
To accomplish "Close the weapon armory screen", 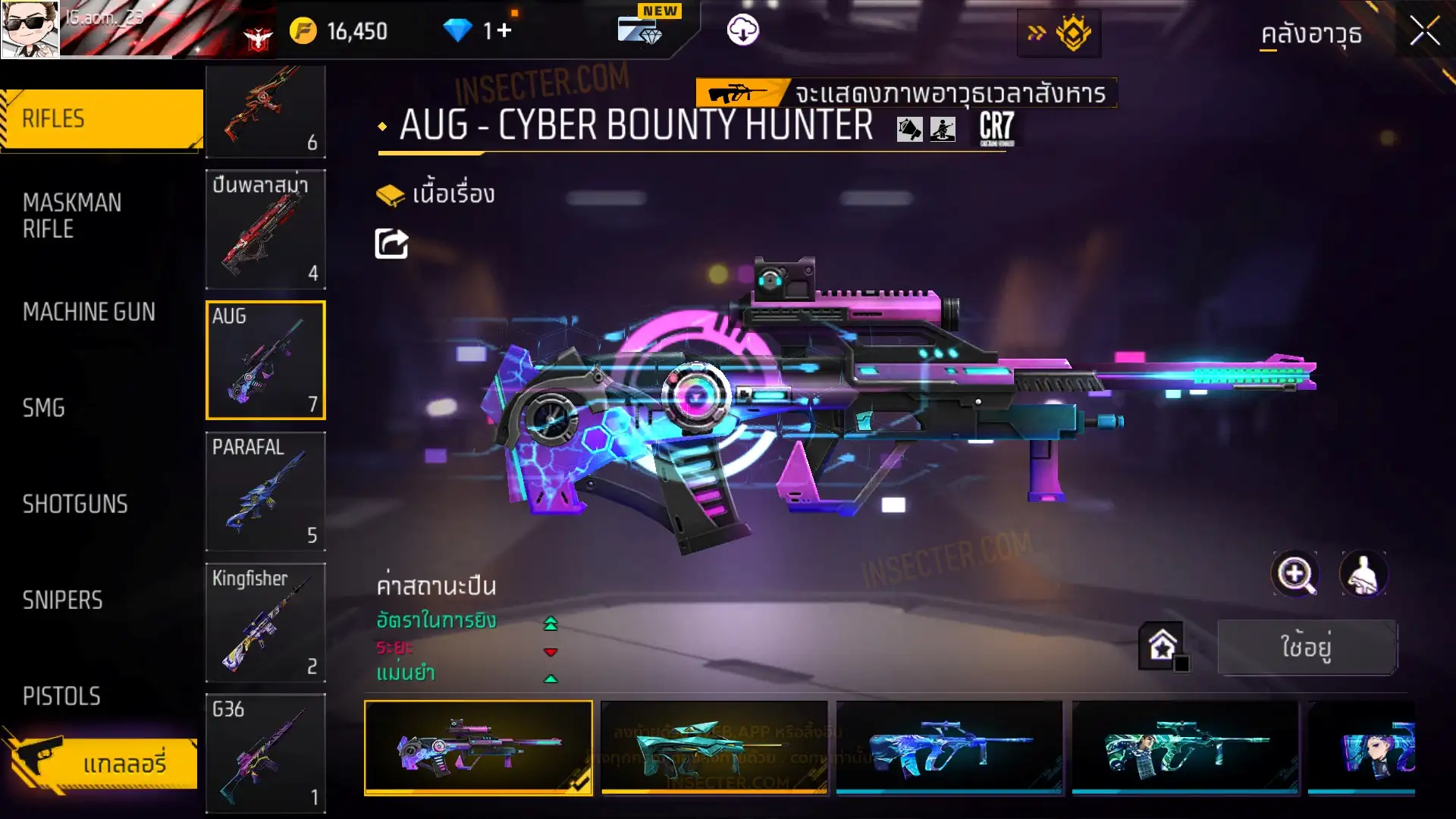I will (x=1424, y=32).
